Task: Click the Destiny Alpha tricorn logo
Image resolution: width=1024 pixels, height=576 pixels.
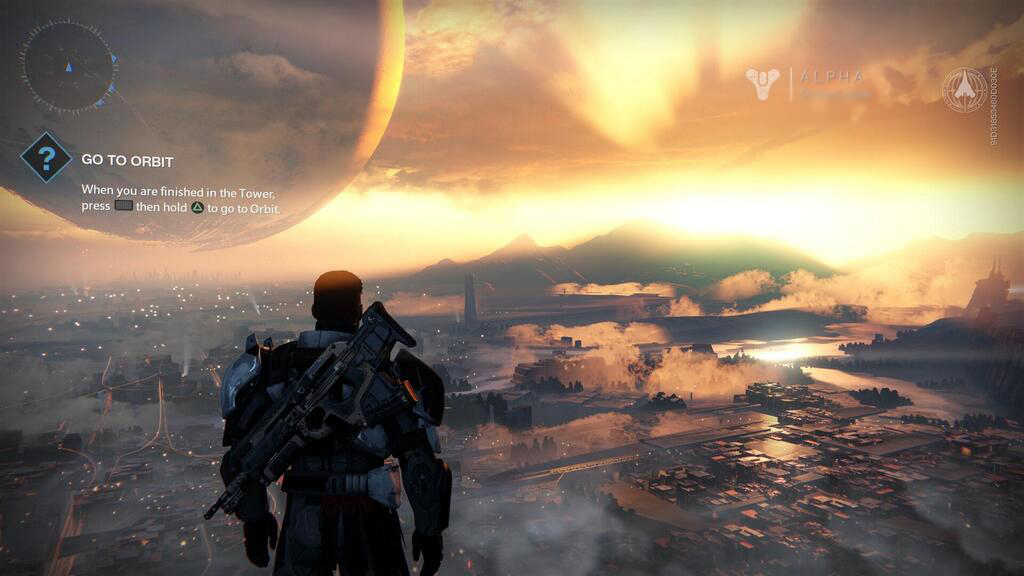Action: [763, 84]
